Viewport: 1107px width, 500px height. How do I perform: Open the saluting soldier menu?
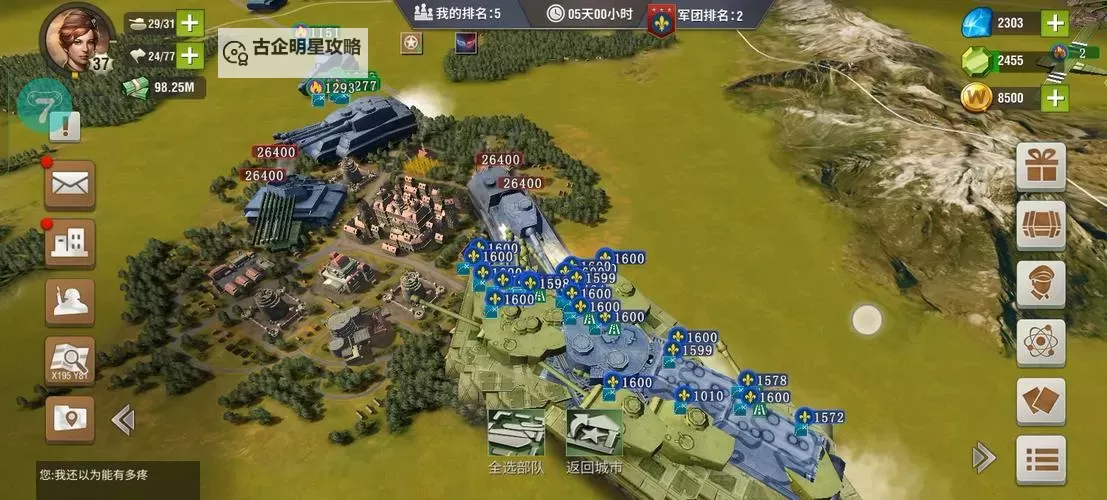[70, 301]
